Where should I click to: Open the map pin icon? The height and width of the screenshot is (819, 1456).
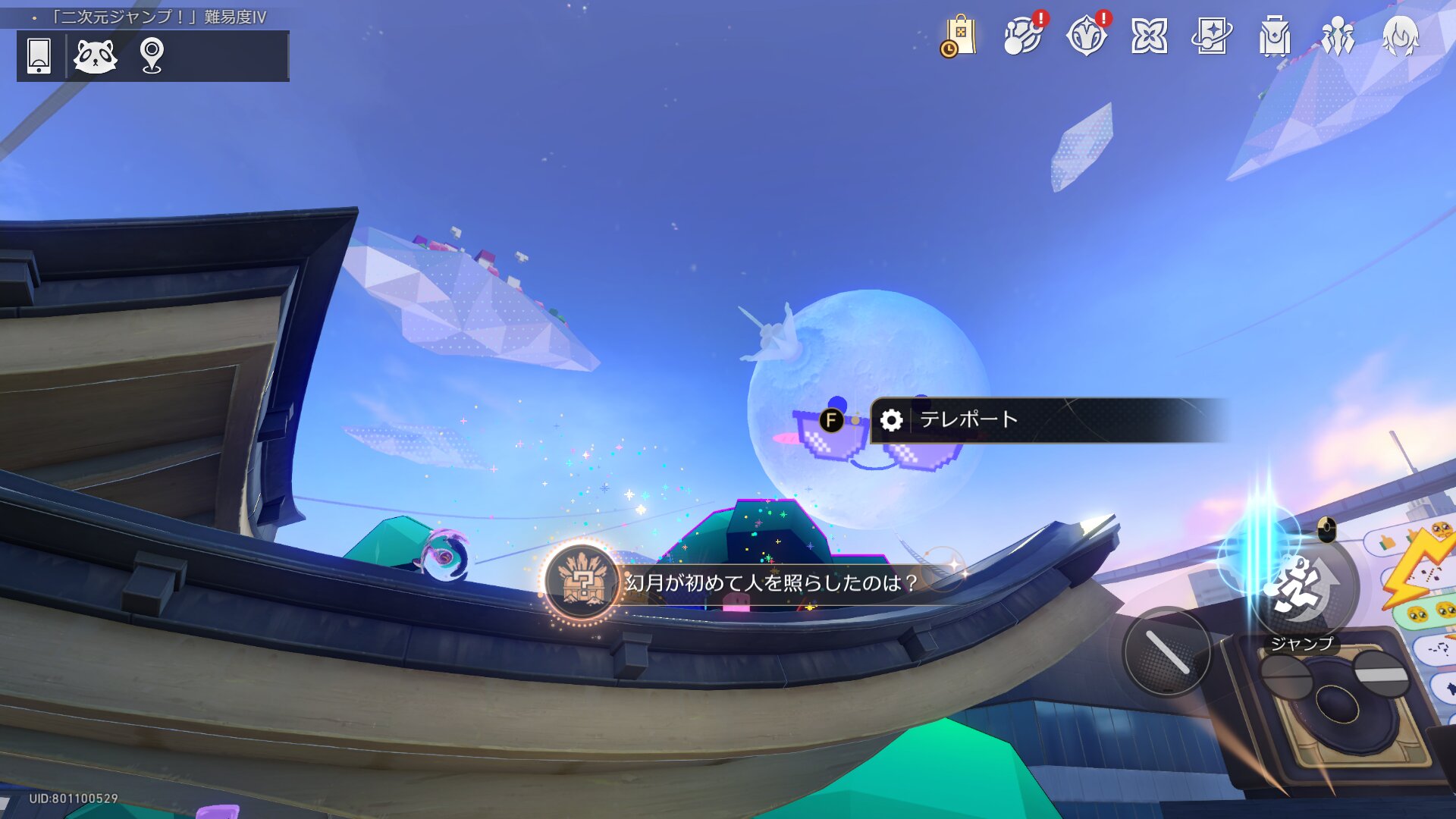152,55
